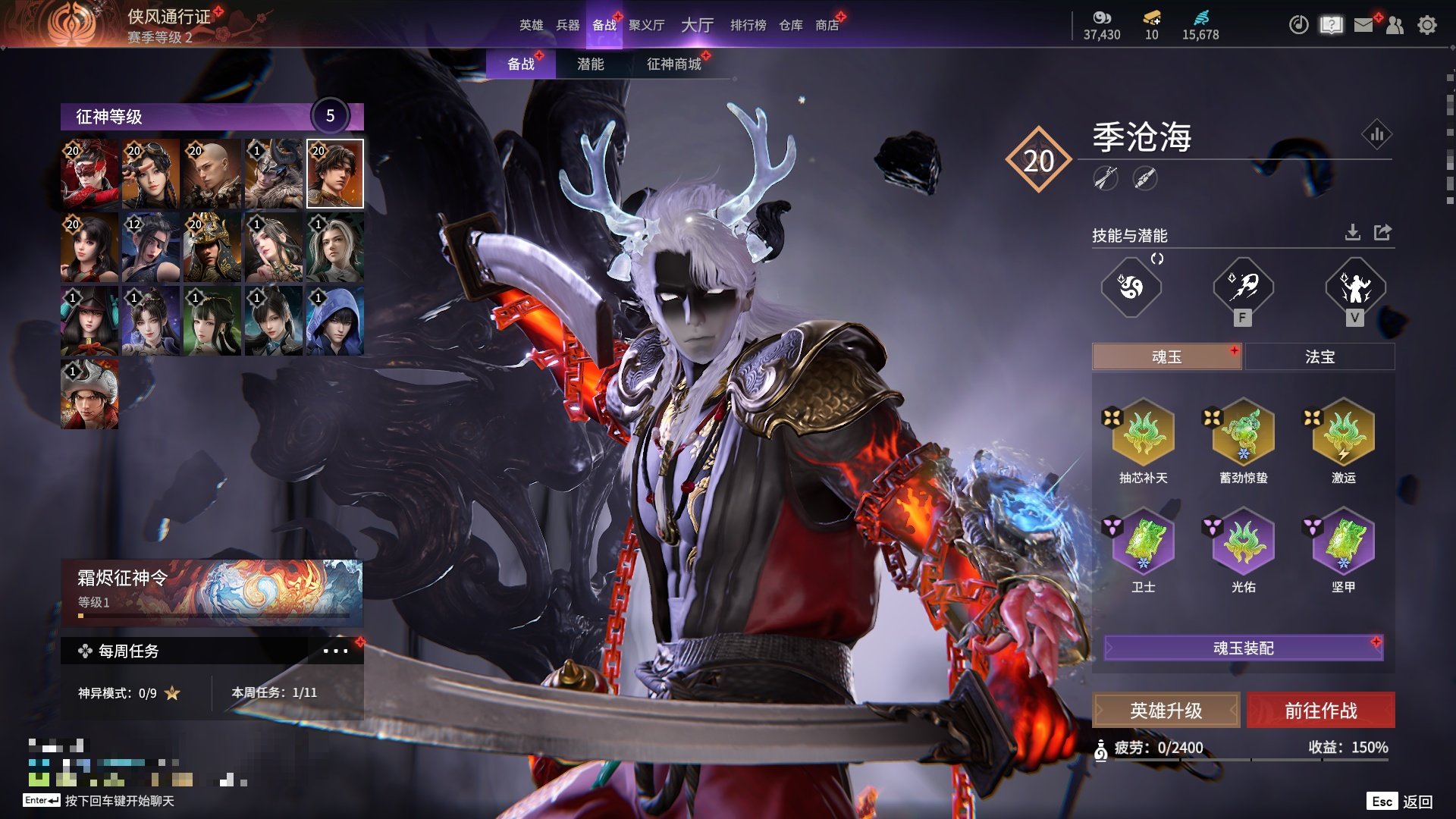Choose the 光佑 soul jade
1456x819 pixels.
[x=1243, y=543]
